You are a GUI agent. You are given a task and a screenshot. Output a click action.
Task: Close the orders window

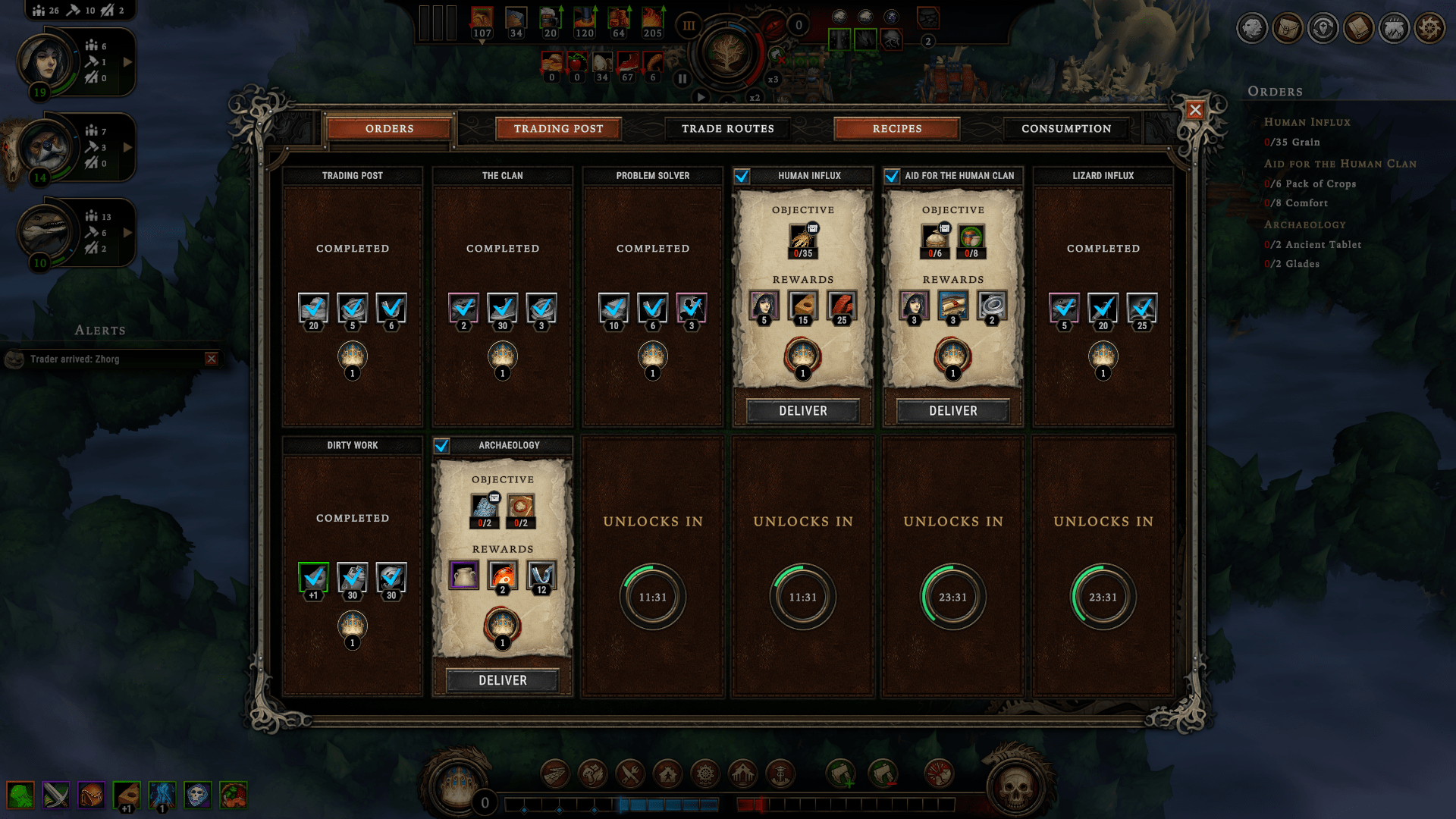pyautogui.click(x=1195, y=110)
